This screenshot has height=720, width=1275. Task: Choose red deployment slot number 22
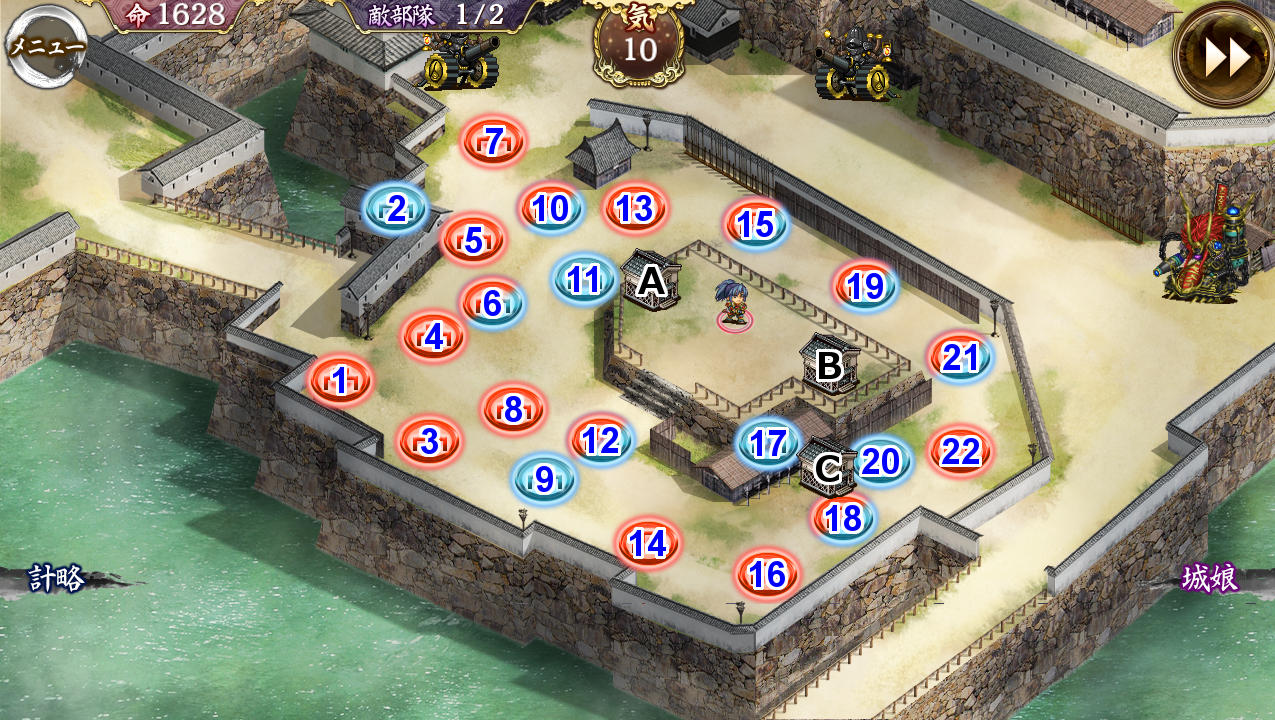[x=960, y=452]
